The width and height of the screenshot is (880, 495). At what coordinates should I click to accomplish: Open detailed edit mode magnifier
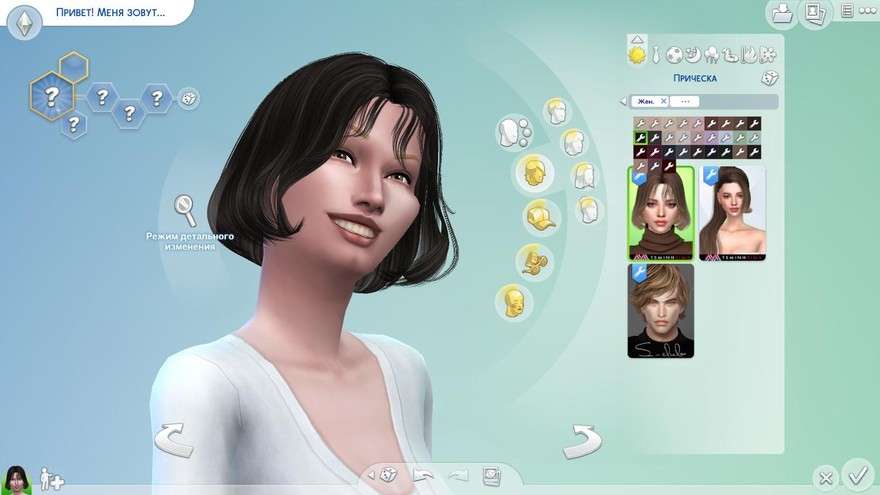[185, 208]
